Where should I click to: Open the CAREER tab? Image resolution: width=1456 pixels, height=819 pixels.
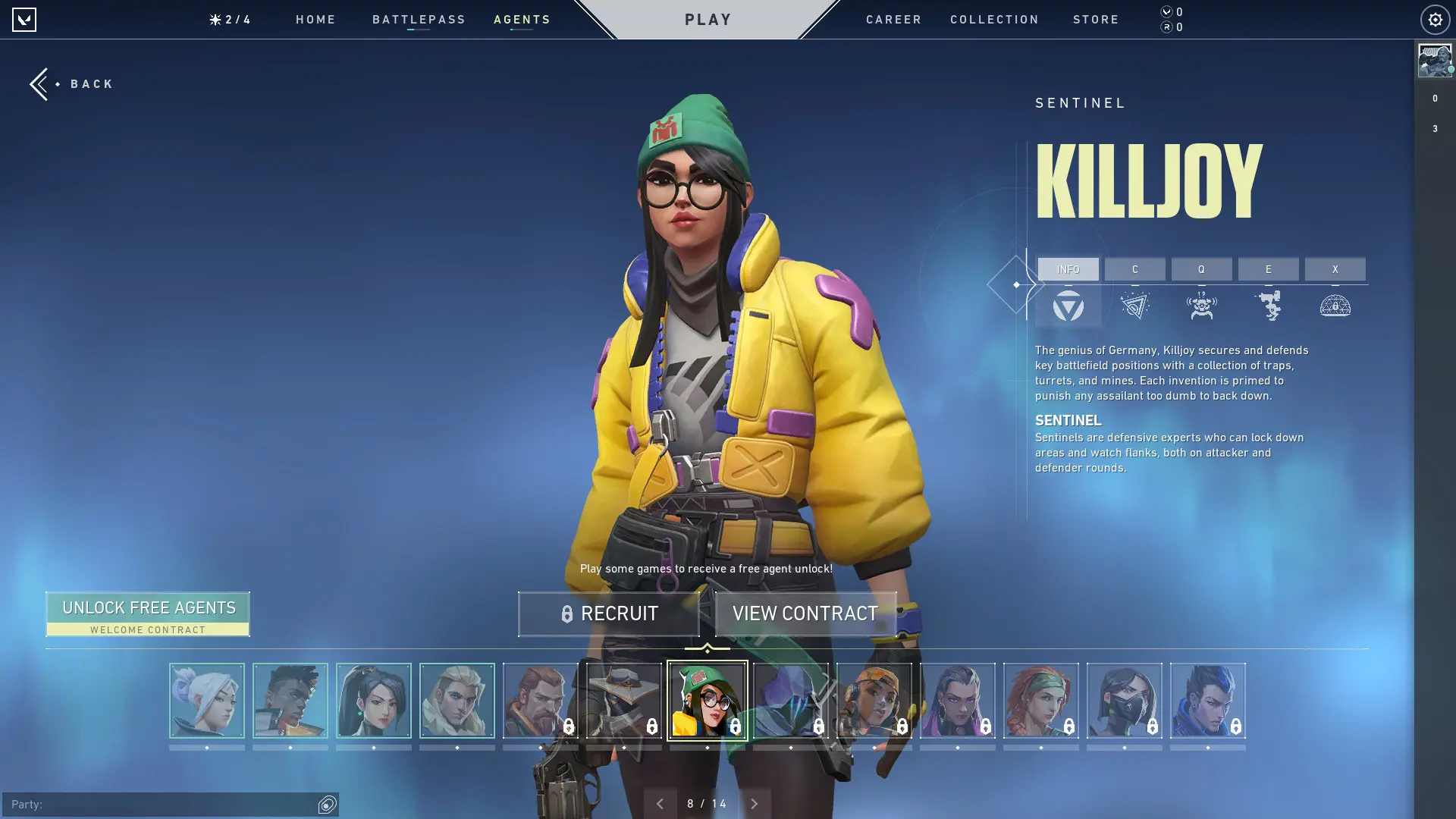click(x=893, y=20)
